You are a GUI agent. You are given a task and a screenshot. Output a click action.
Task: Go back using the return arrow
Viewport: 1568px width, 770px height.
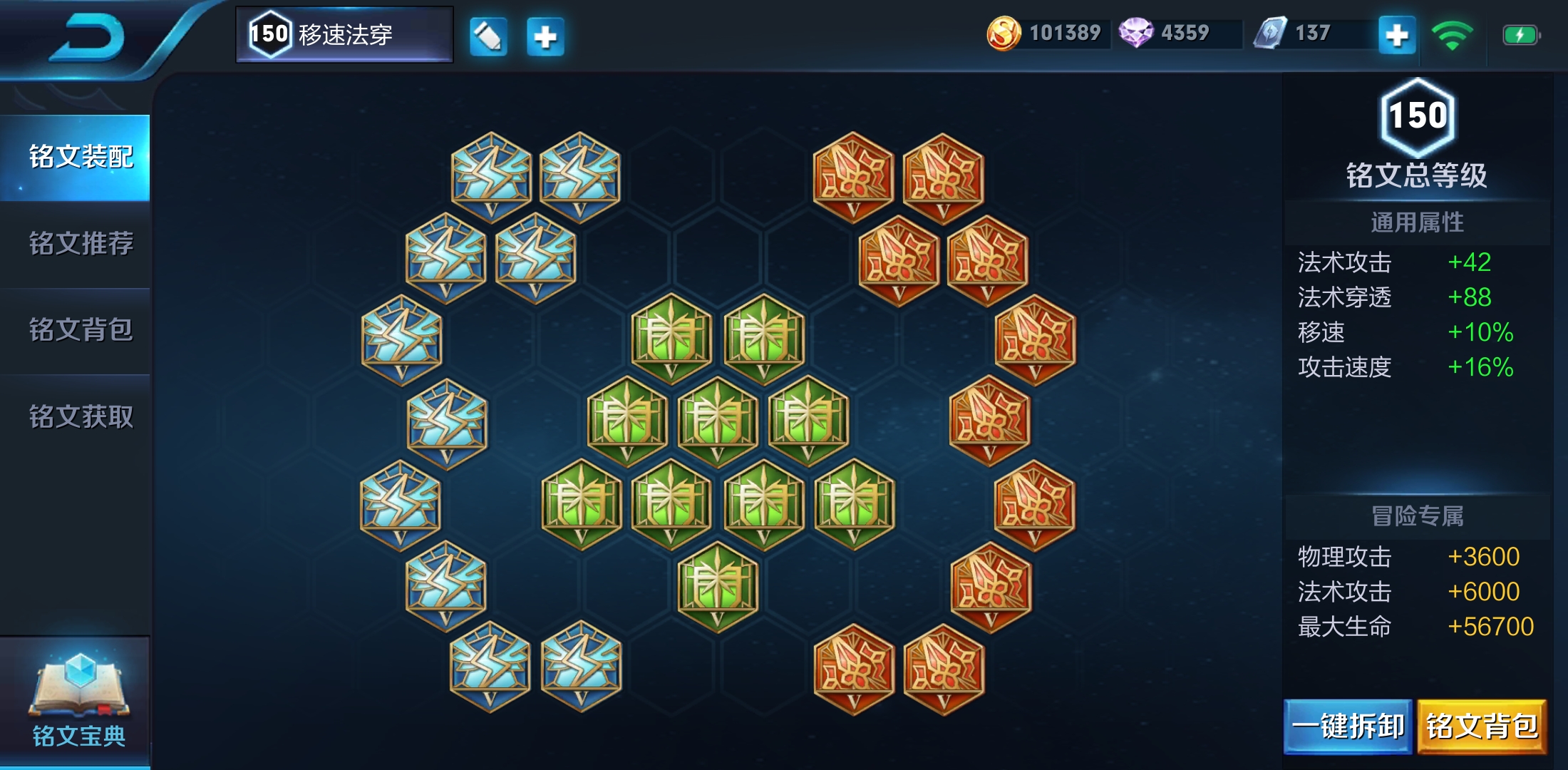point(87,37)
